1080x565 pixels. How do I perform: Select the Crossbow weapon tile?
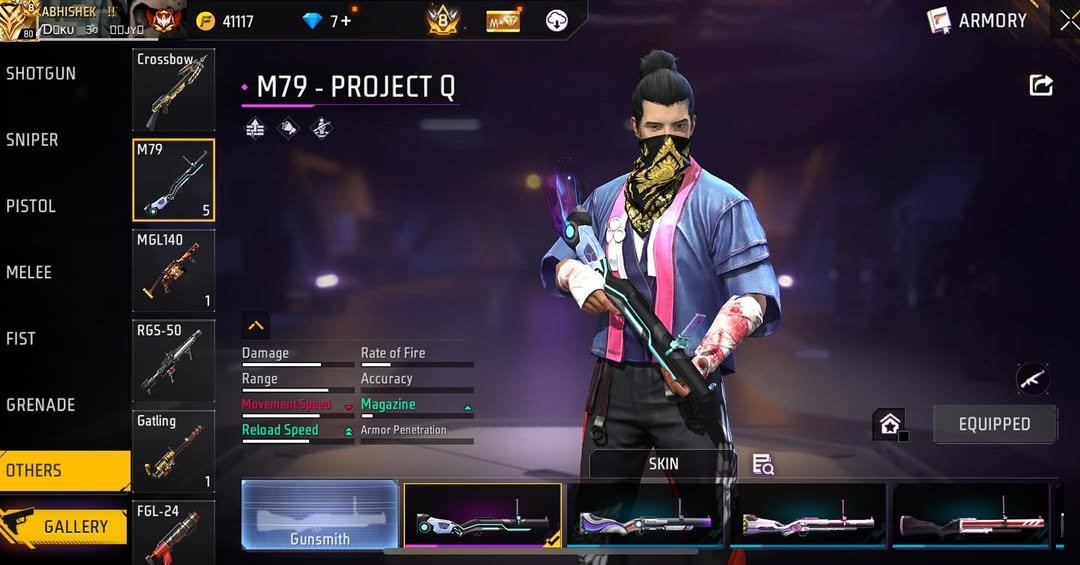(173, 90)
